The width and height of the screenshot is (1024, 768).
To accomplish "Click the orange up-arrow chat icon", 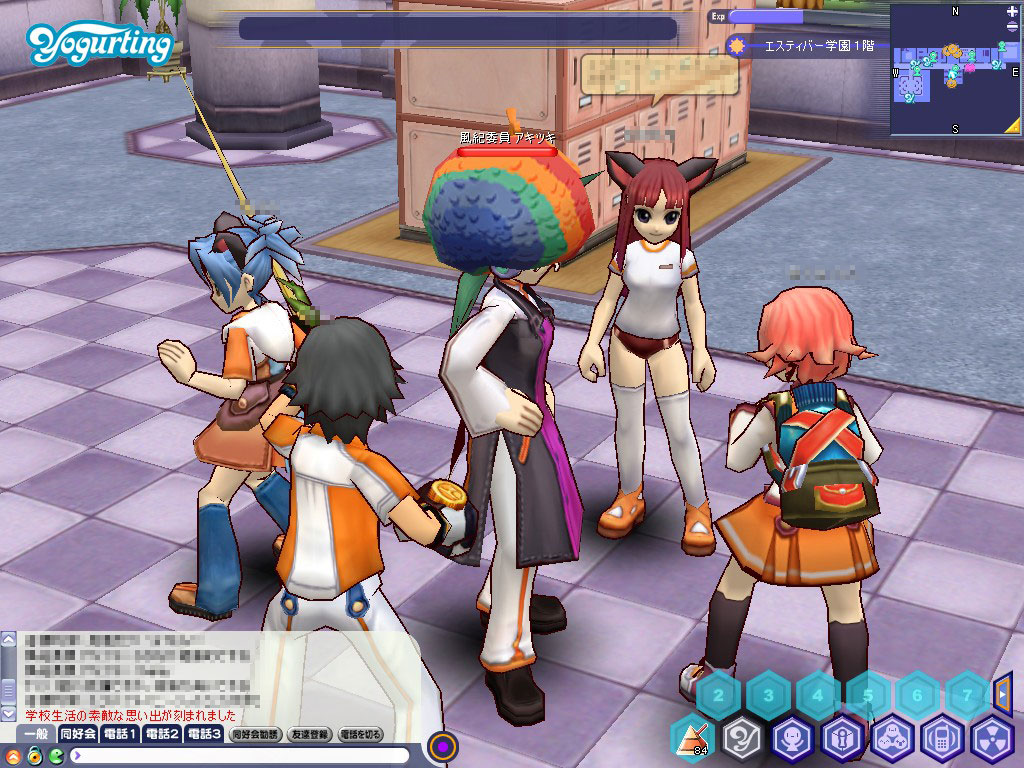I will [13, 755].
